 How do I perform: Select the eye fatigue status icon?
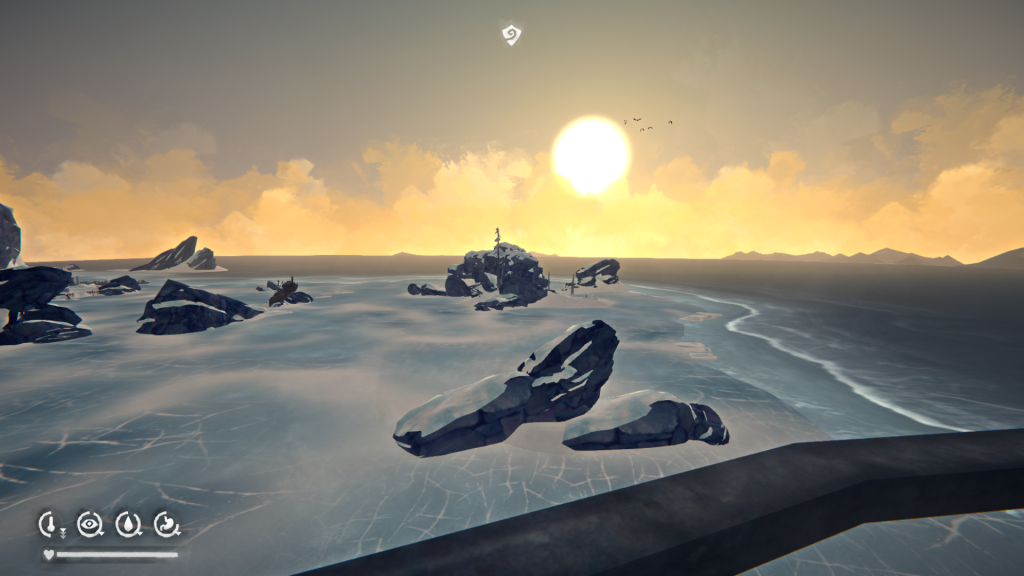tap(89, 523)
